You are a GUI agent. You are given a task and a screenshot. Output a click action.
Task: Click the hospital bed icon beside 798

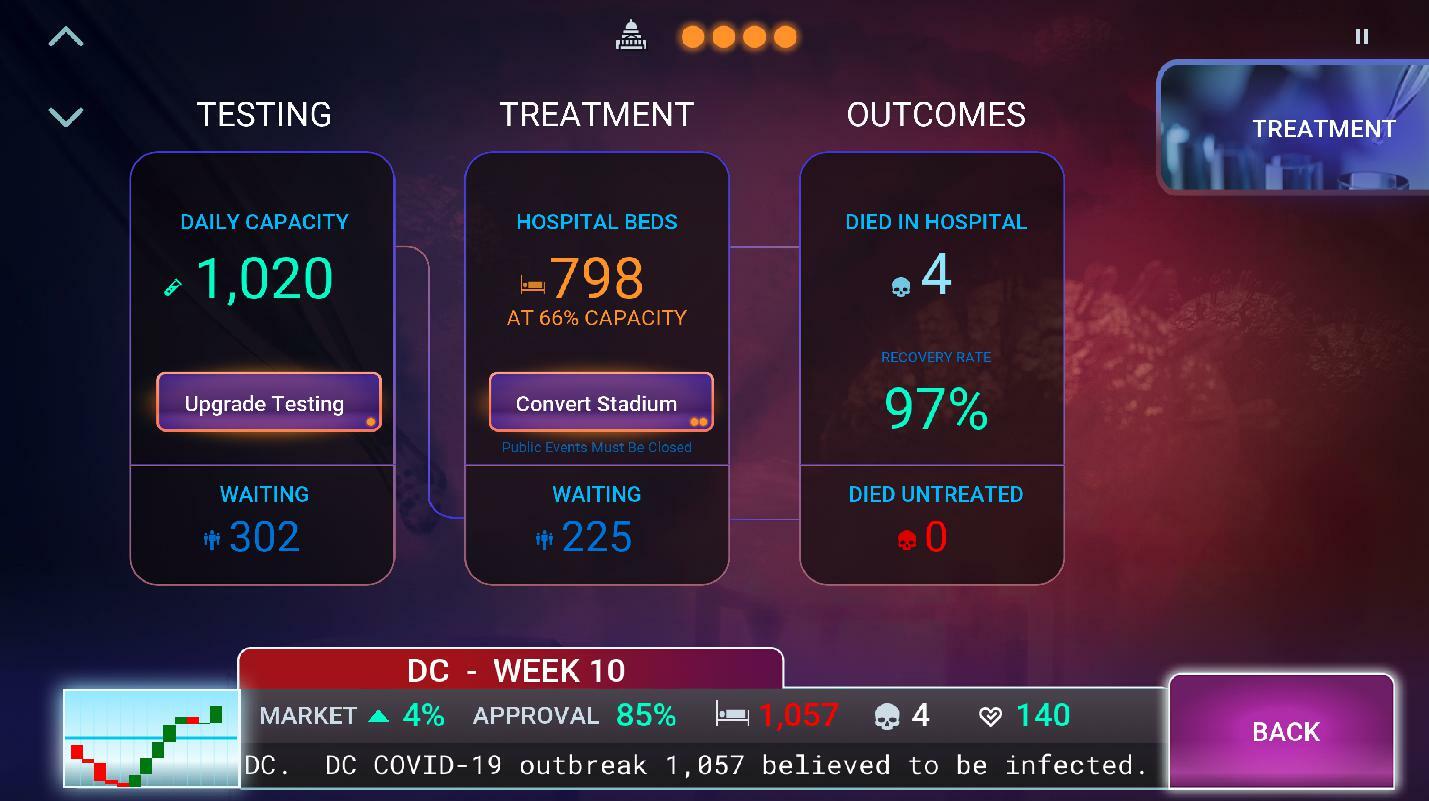[x=533, y=283]
